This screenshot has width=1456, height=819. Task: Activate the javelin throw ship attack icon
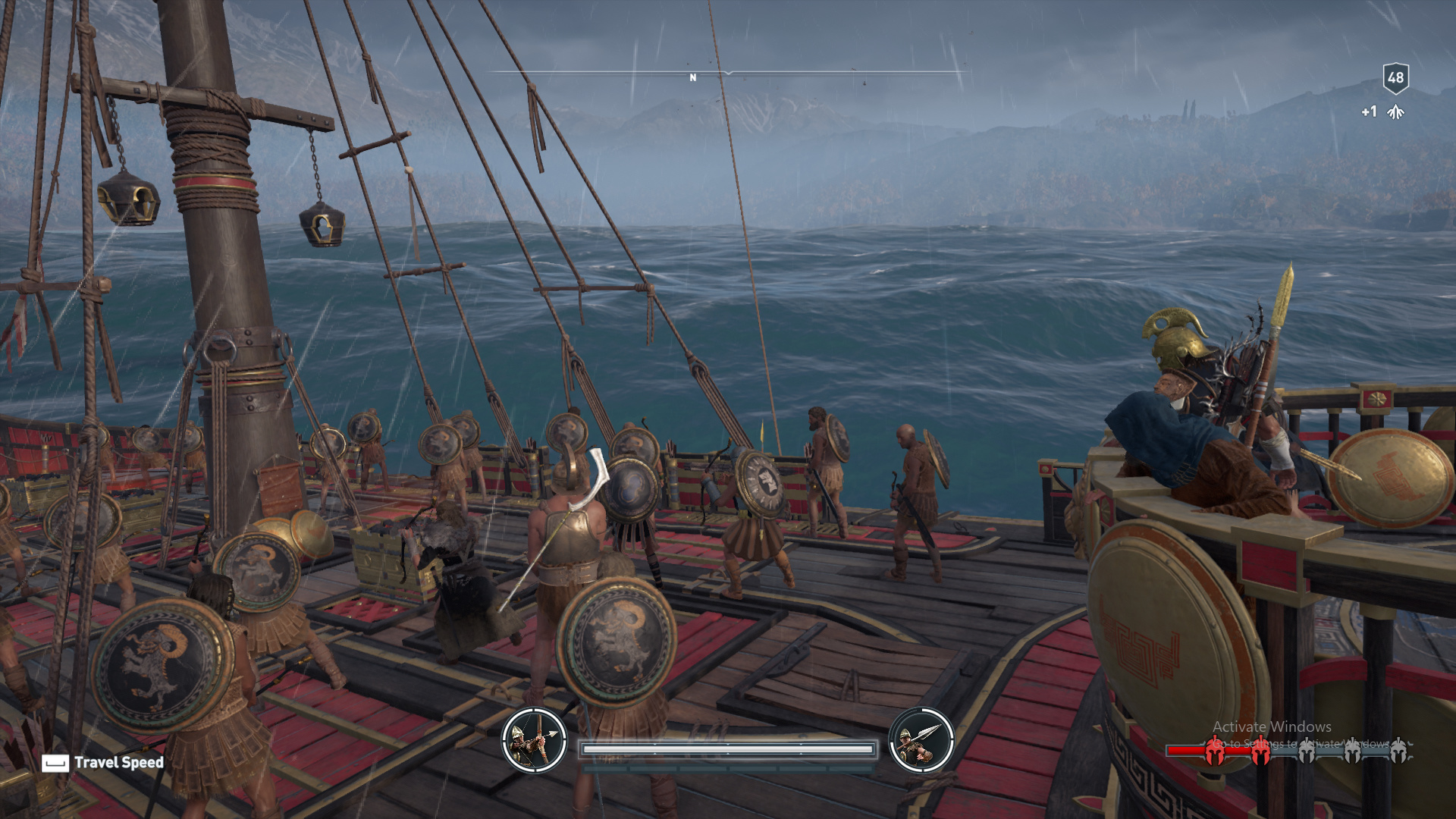[921, 740]
